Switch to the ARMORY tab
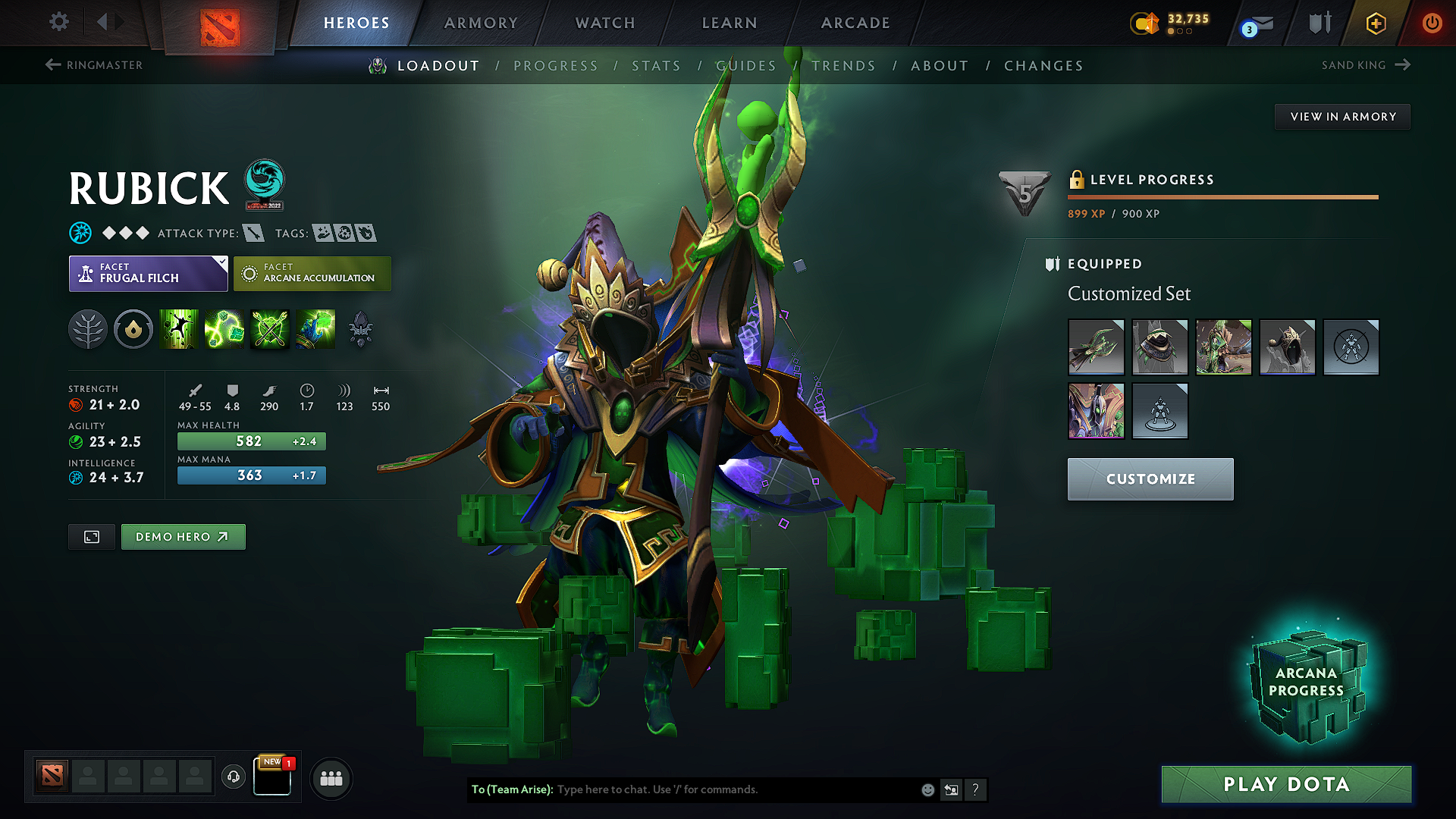Image resolution: width=1456 pixels, height=819 pixels. tap(481, 23)
